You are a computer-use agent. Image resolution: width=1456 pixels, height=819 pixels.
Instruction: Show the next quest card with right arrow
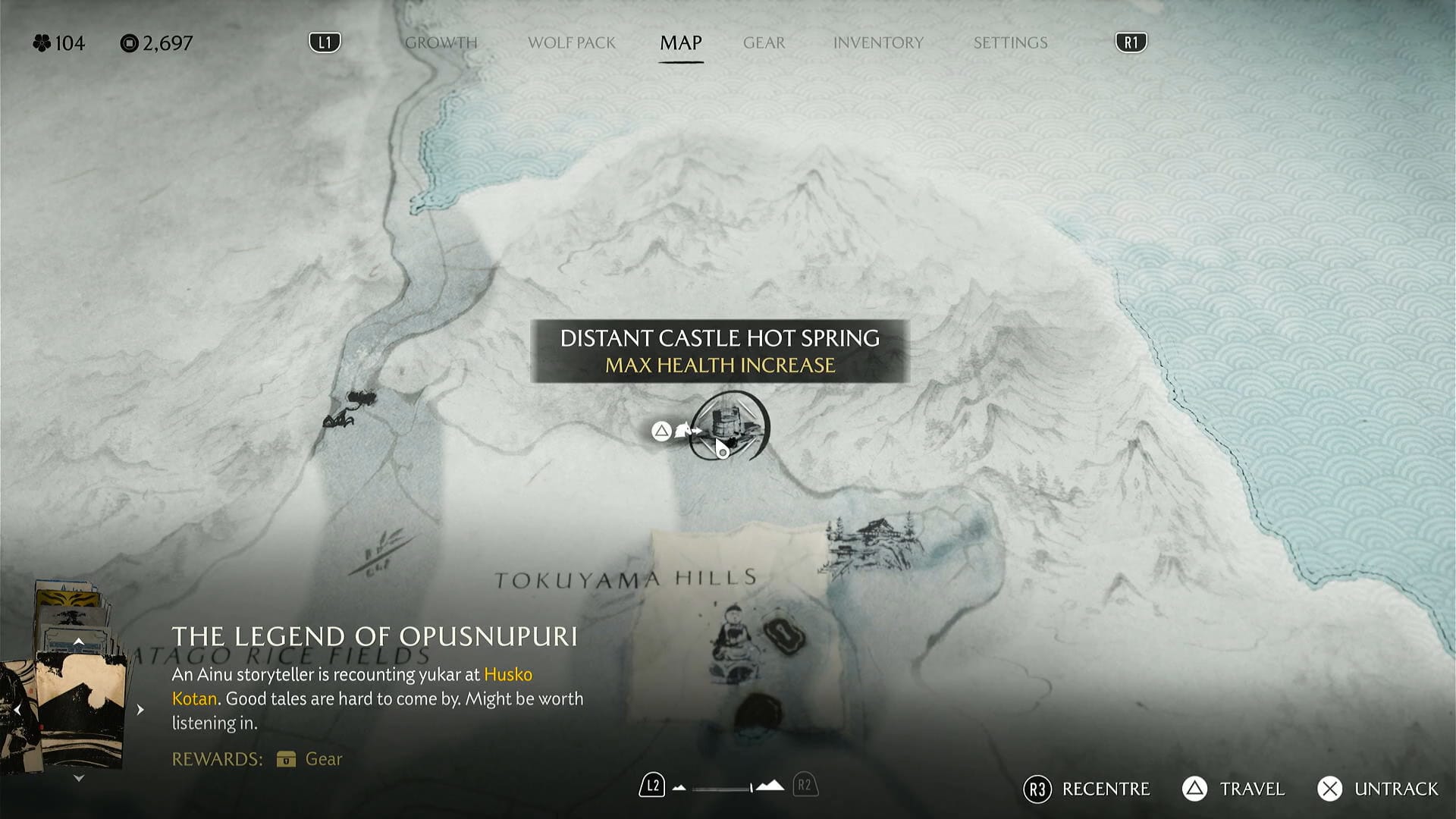tap(140, 710)
